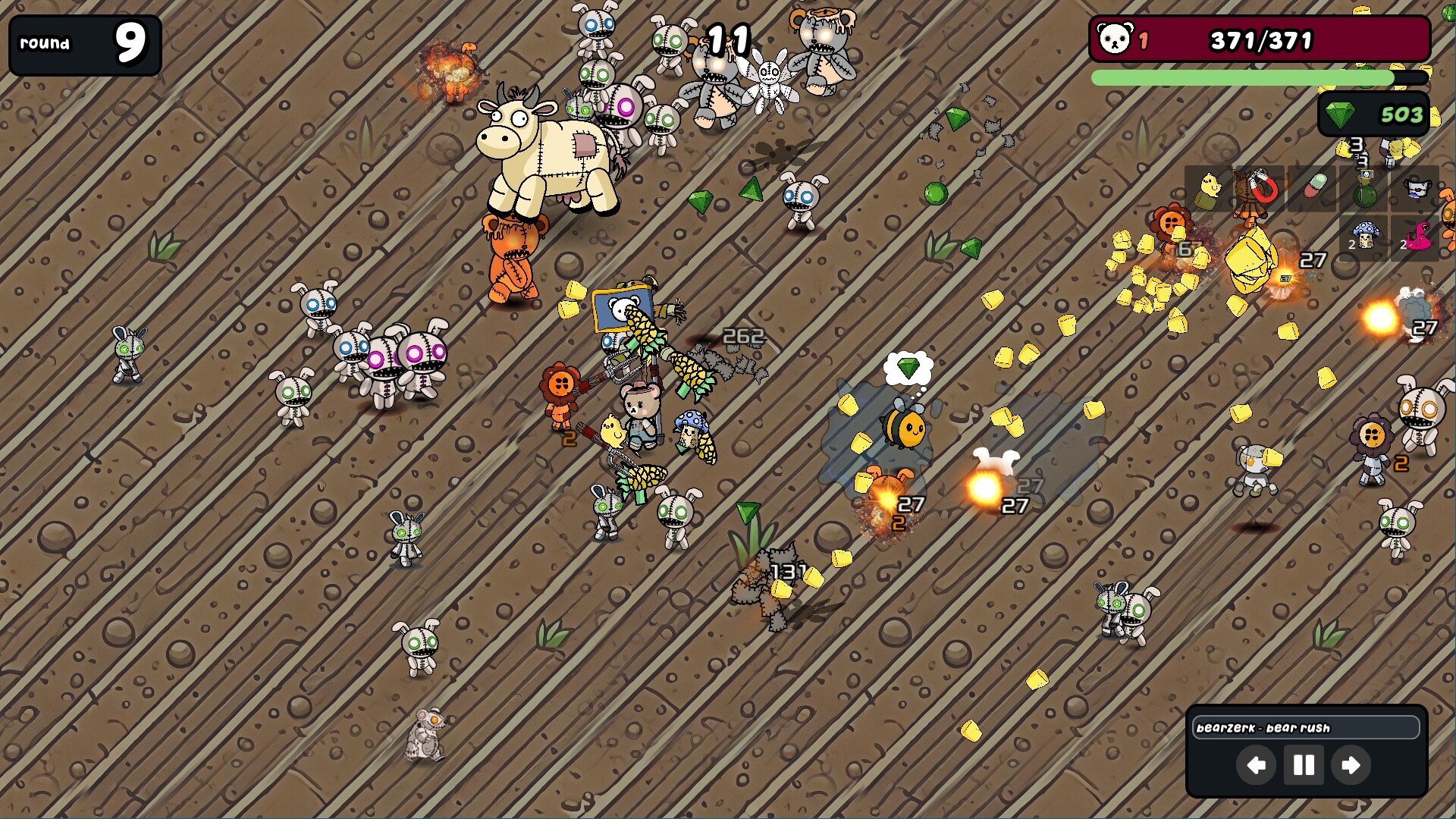Open the green grenade item slot

click(1365, 190)
